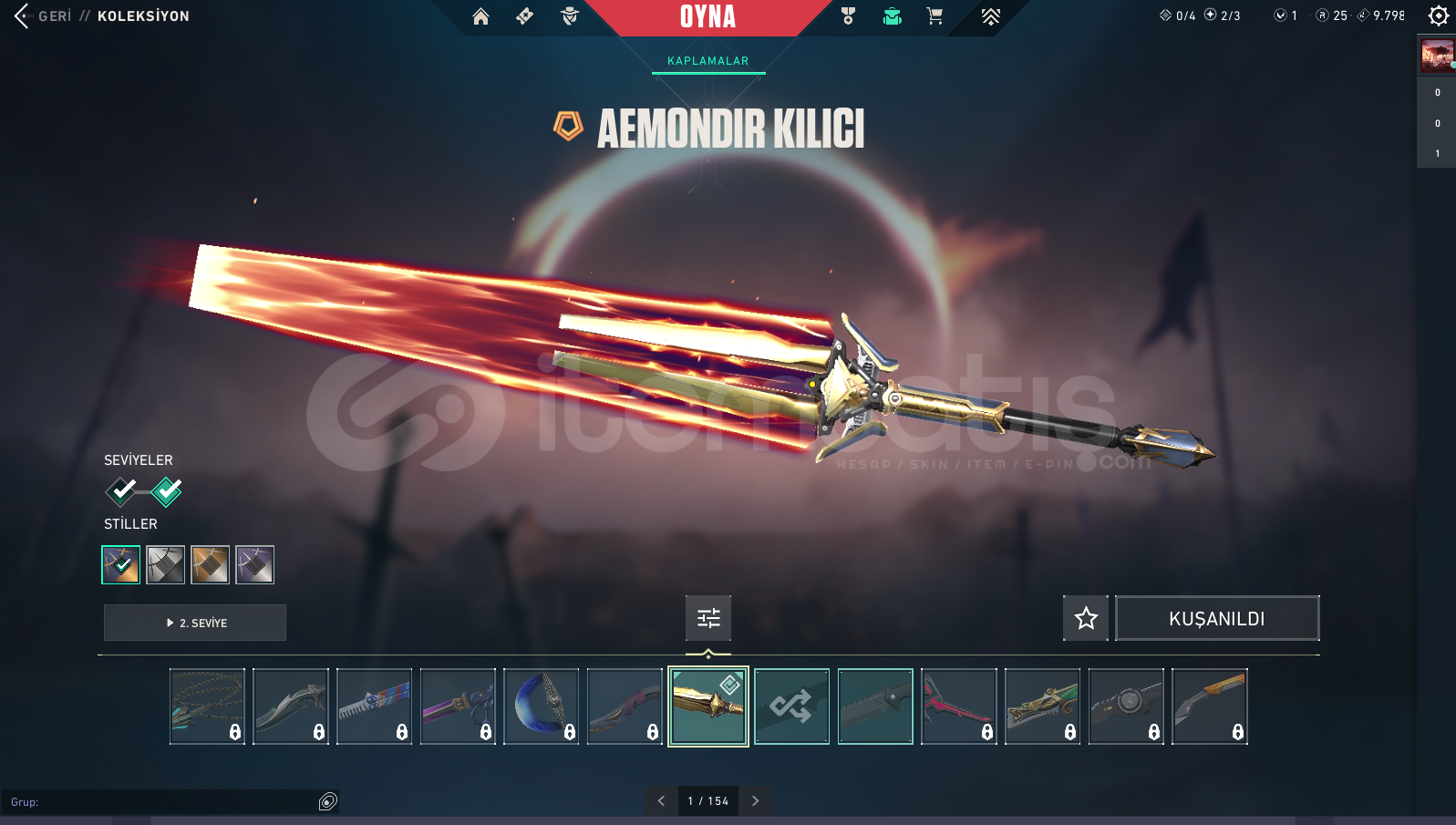This screenshot has height=825, width=1456.
Task: Pick the purple style variant swatch
Action: (x=254, y=565)
